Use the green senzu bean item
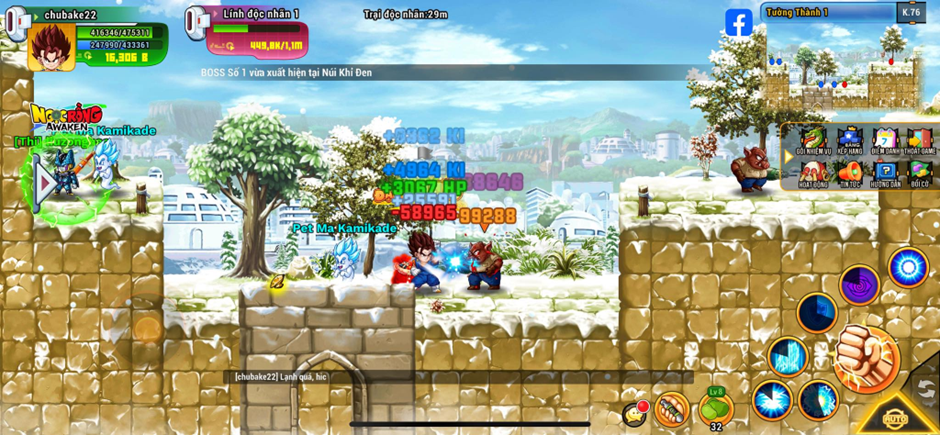This screenshot has height=435, width=940. pos(715,408)
